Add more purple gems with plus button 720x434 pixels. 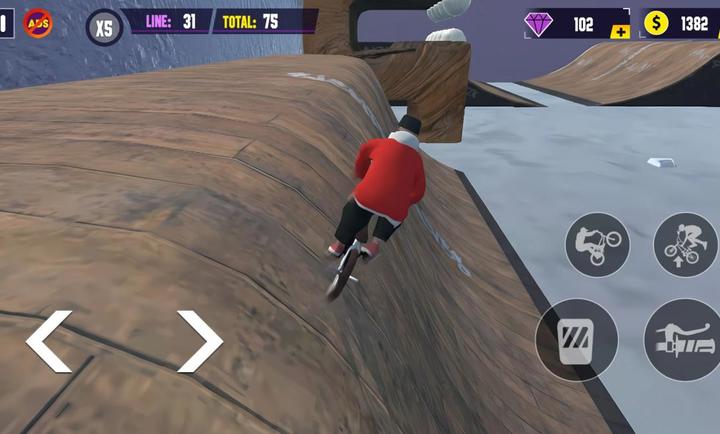pos(620,33)
